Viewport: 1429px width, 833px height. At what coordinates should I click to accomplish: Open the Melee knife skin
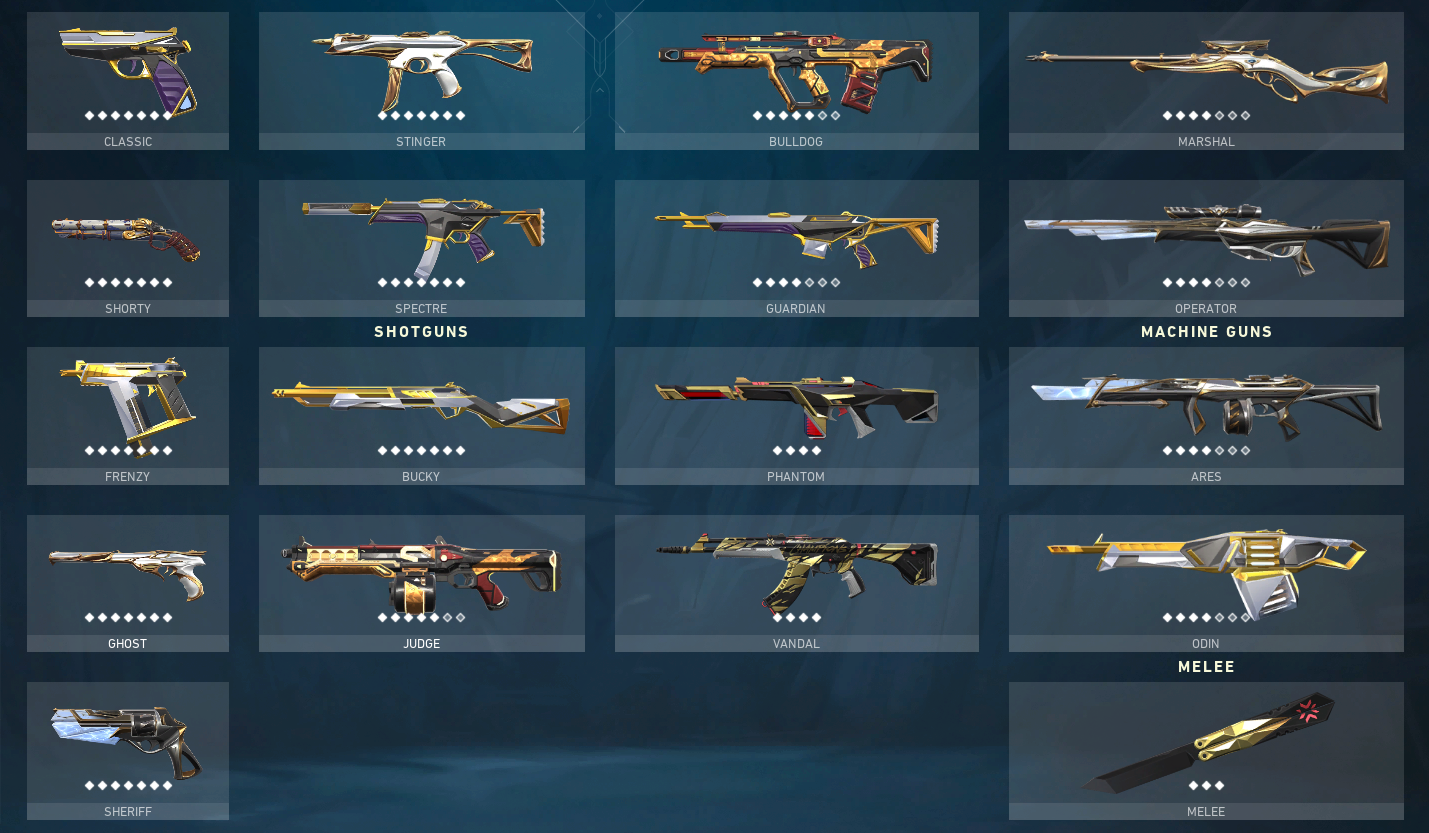1206,740
